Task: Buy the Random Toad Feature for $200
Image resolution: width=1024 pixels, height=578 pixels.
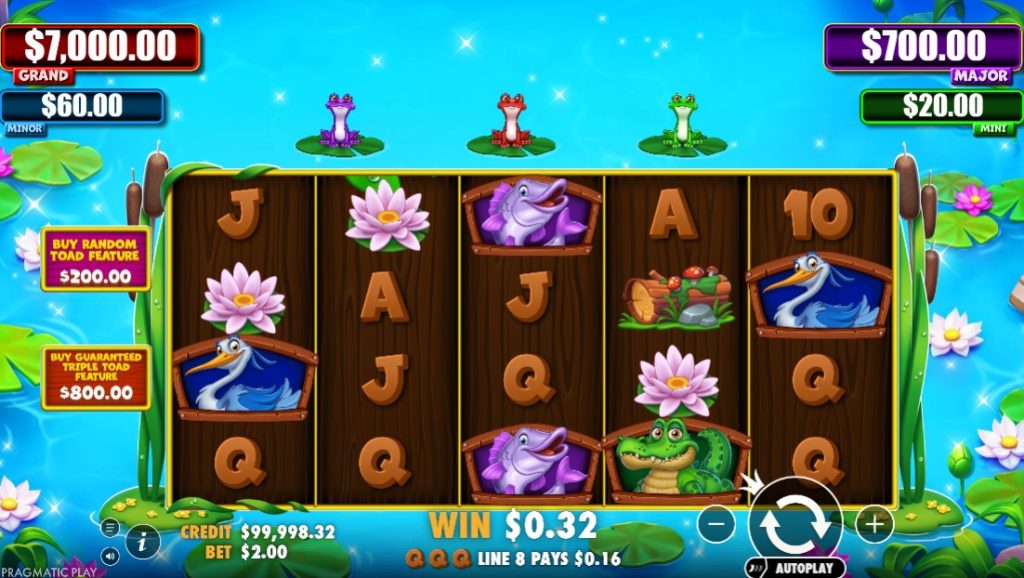Action: pyautogui.click(x=96, y=258)
